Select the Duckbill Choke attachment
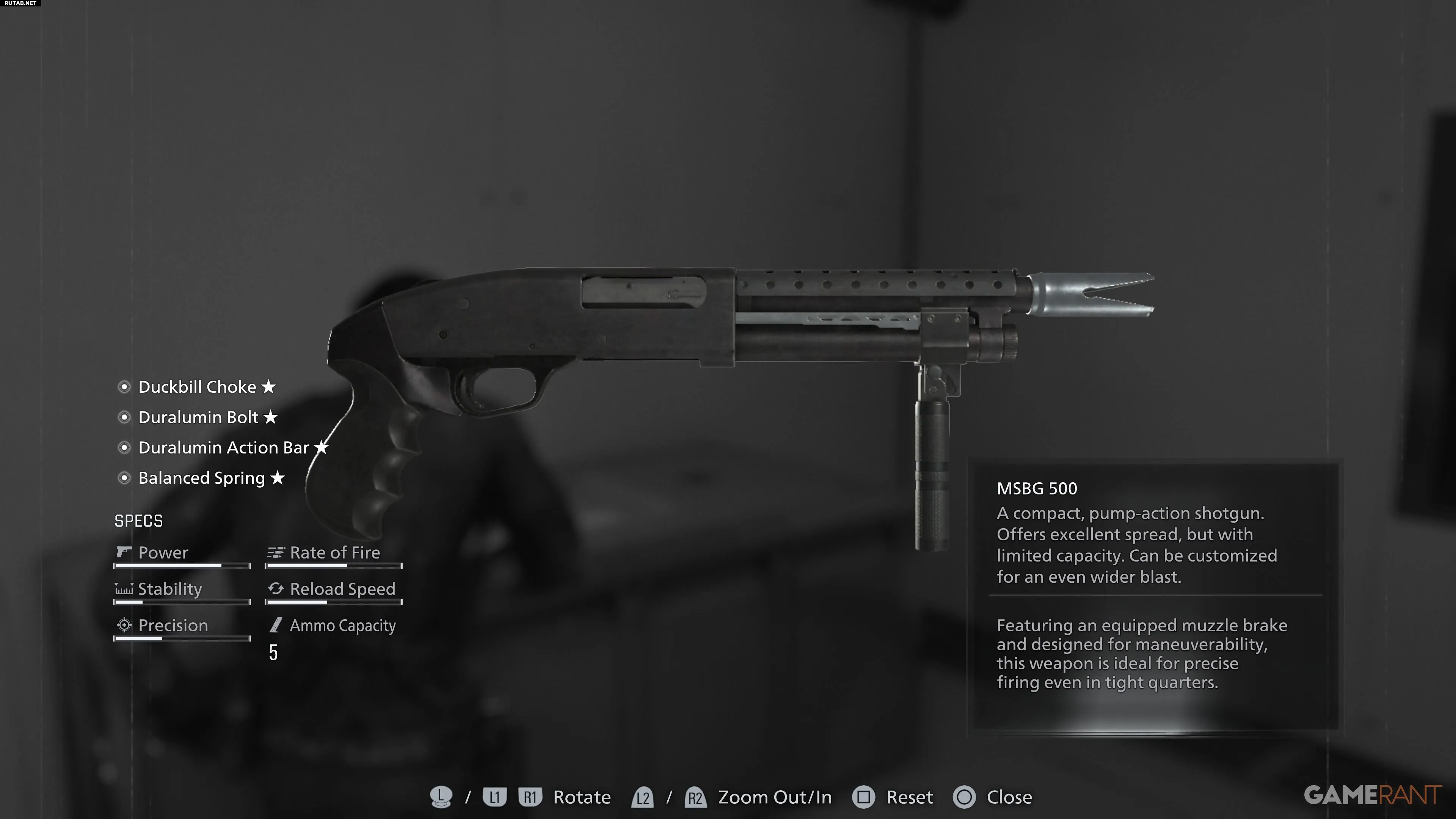 pyautogui.click(x=197, y=387)
